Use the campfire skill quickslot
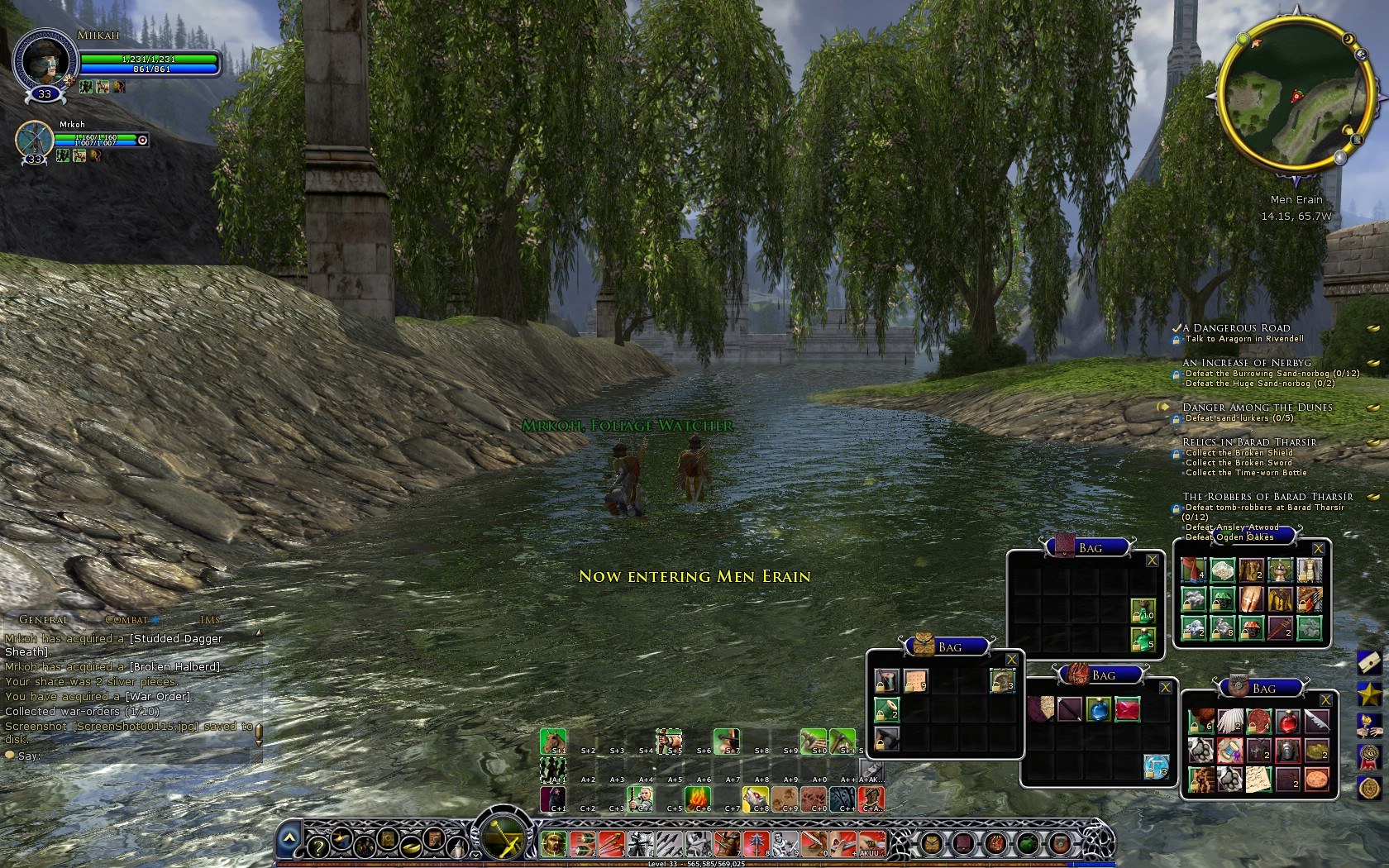Screen dimensions: 1389x868 tap(698, 799)
